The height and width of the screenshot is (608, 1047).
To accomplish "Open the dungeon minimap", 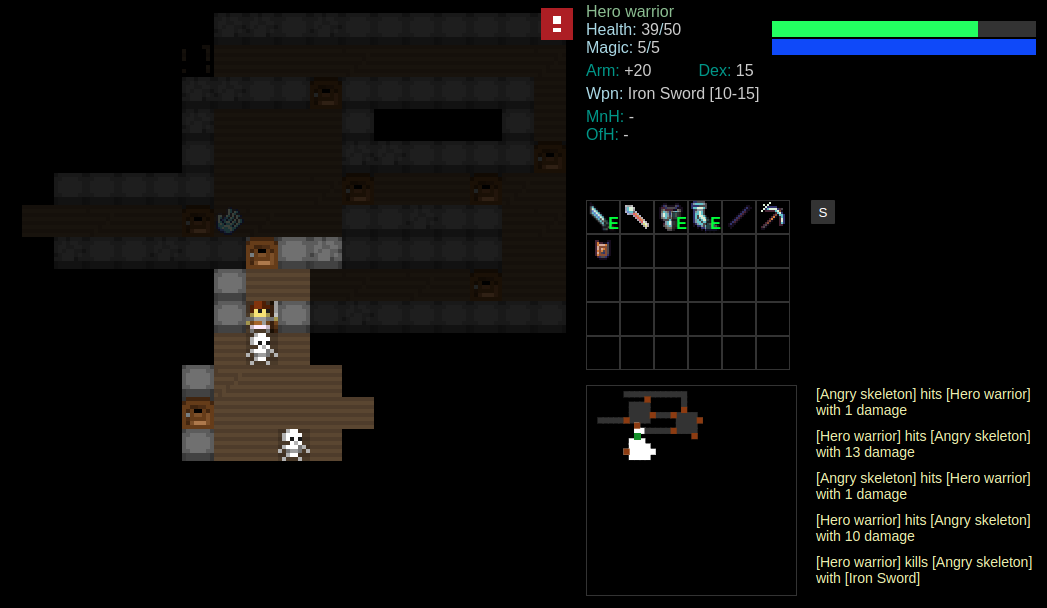I will click(x=691, y=490).
